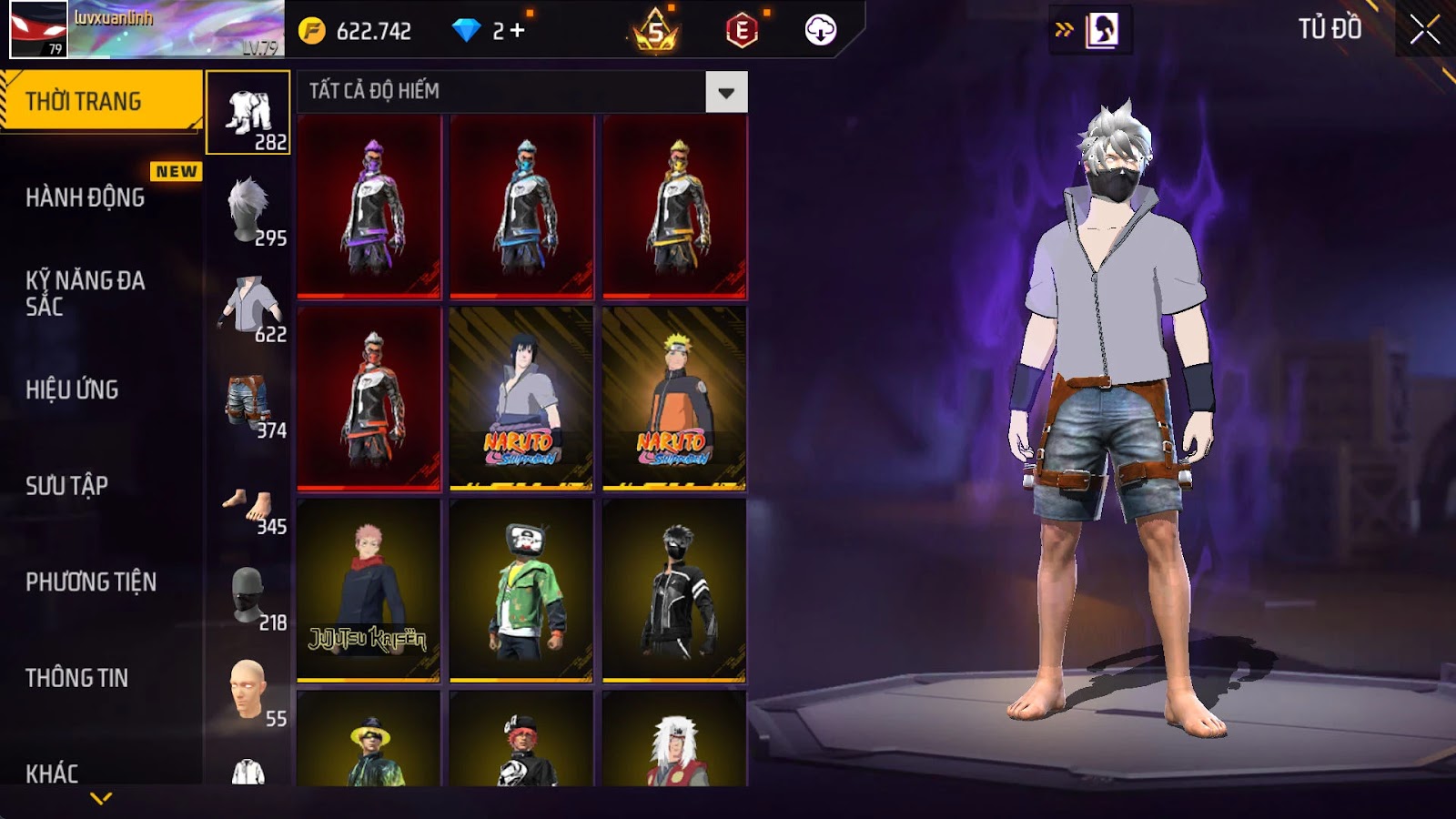The height and width of the screenshot is (819, 1456).
Task: Choose the Phương Tiện vehicles tab
Action: pyautogui.click(x=91, y=582)
